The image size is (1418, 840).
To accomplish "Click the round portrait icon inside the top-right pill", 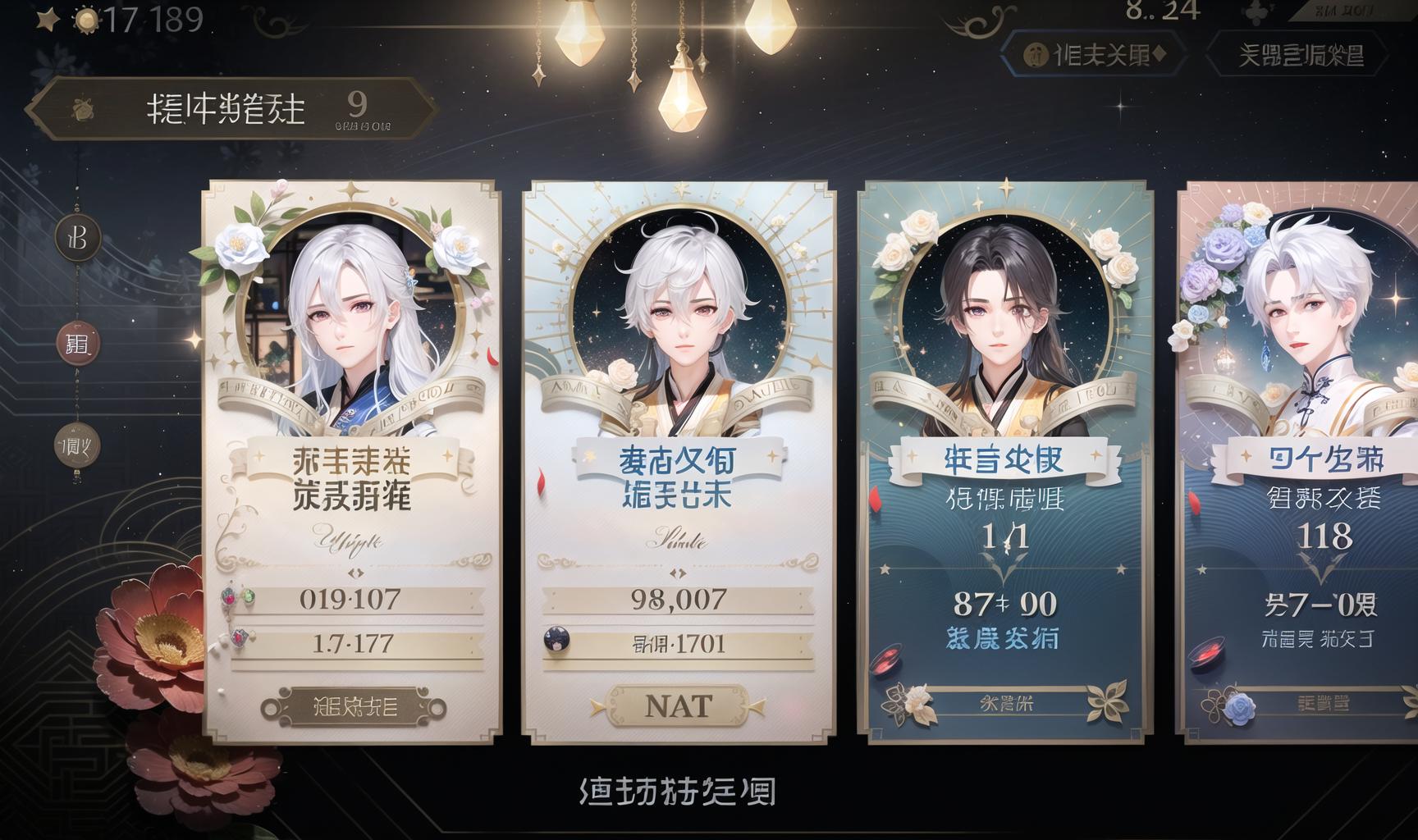I will pyautogui.click(x=1035, y=54).
